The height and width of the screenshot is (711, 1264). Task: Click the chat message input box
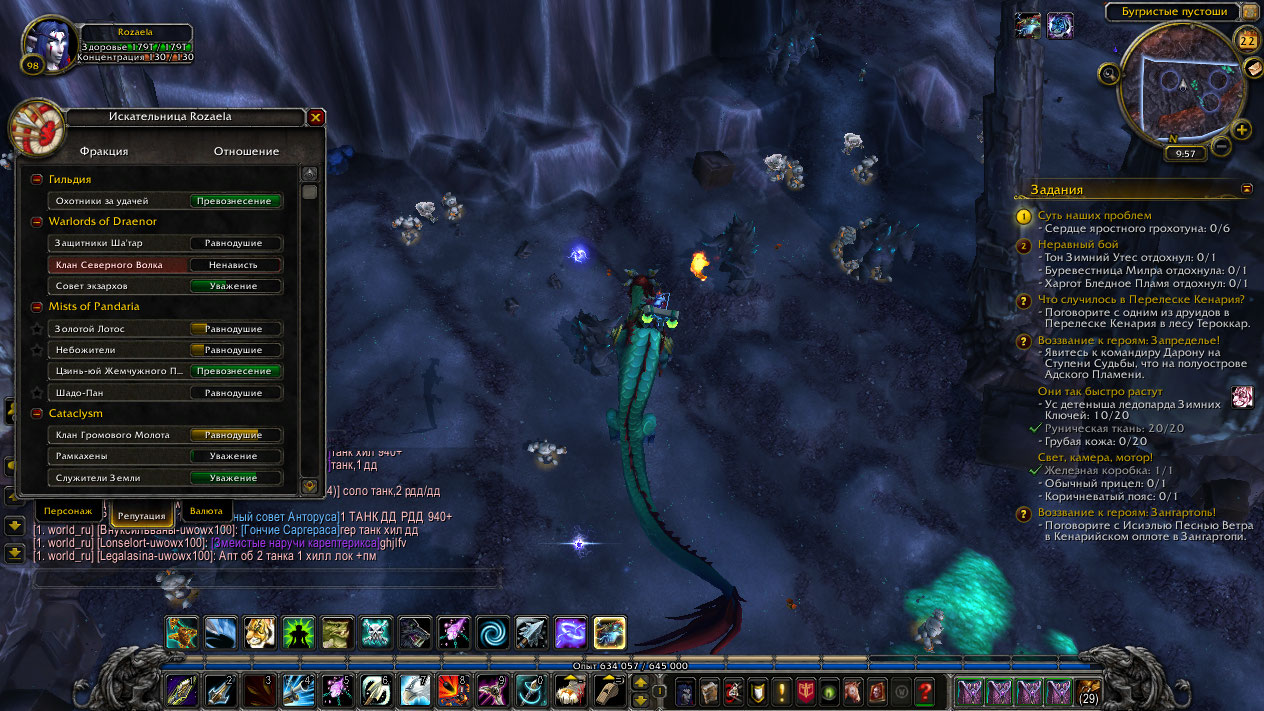(266, 578)
